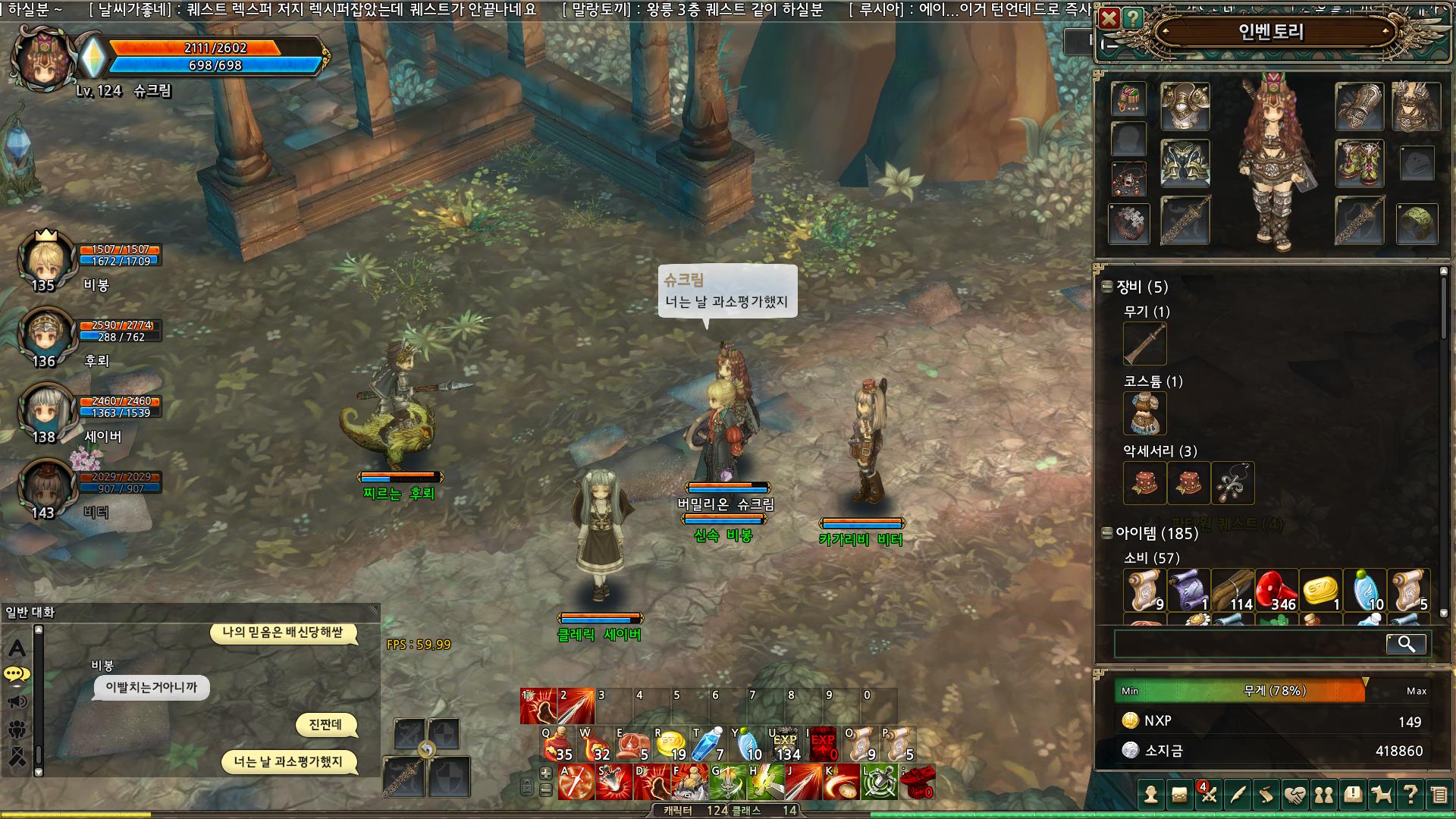Open the handshake heart menu button

click(1294, 795)
